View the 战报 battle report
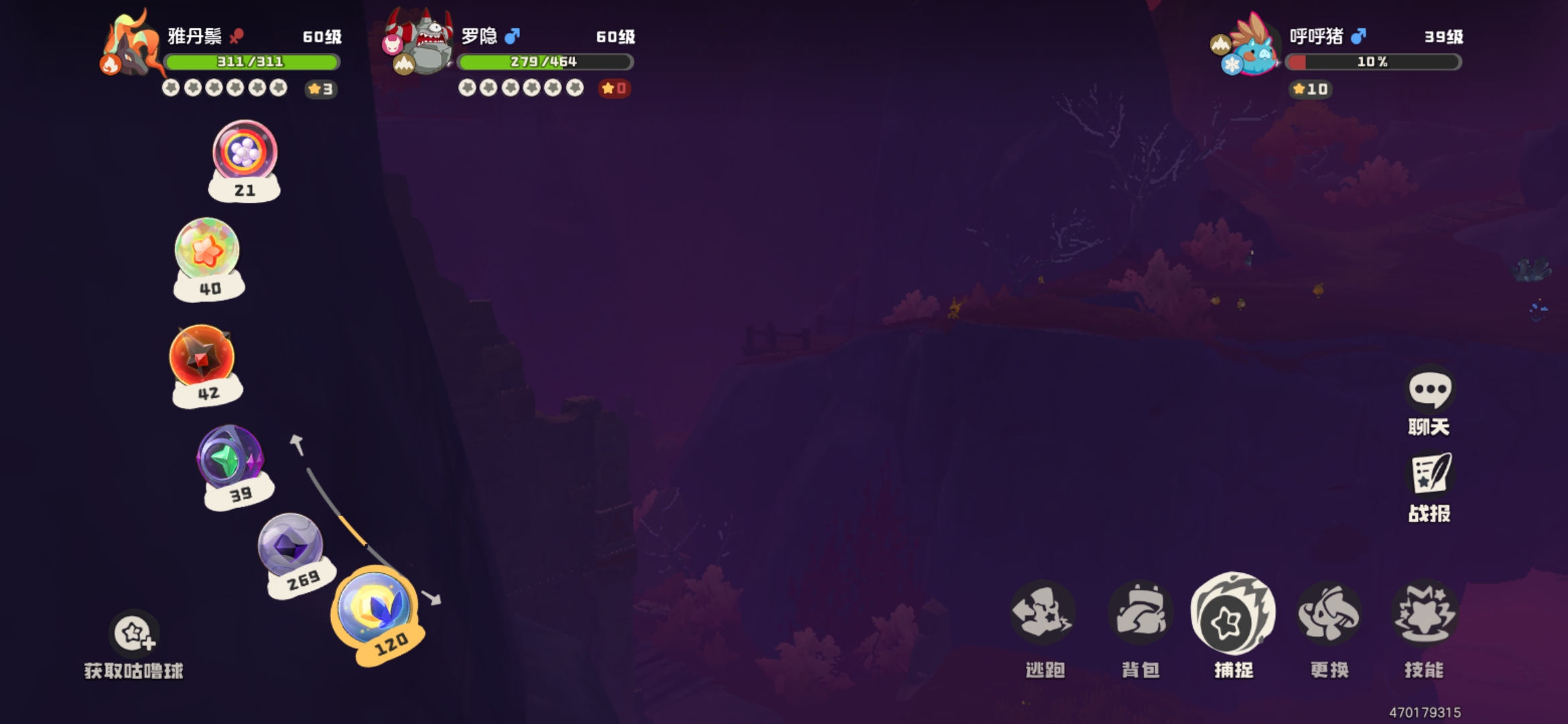Viewport: 1568px width, 724px height. tap(1429, 475)
